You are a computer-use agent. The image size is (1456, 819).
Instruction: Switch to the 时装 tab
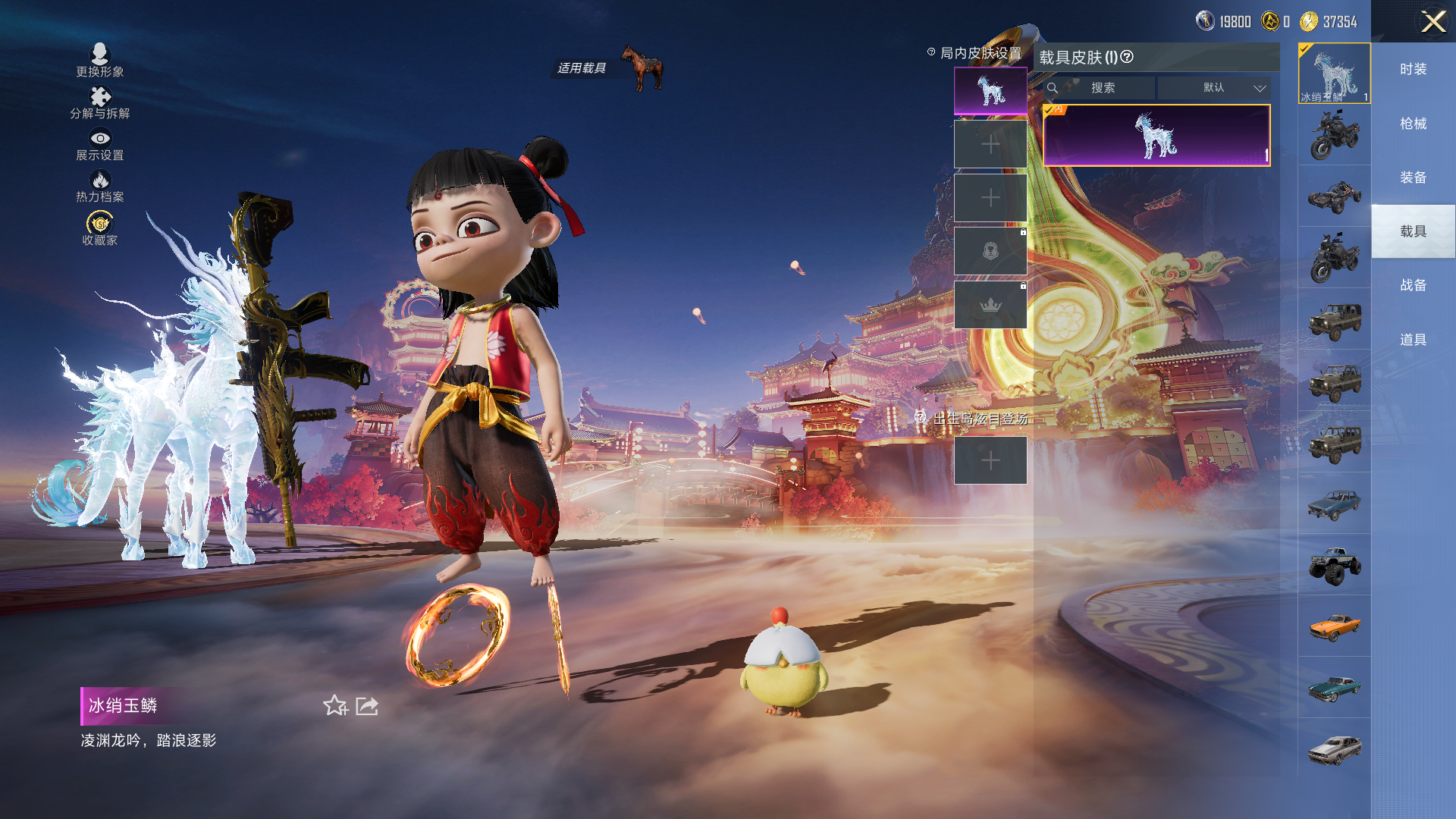[1413, 69]
